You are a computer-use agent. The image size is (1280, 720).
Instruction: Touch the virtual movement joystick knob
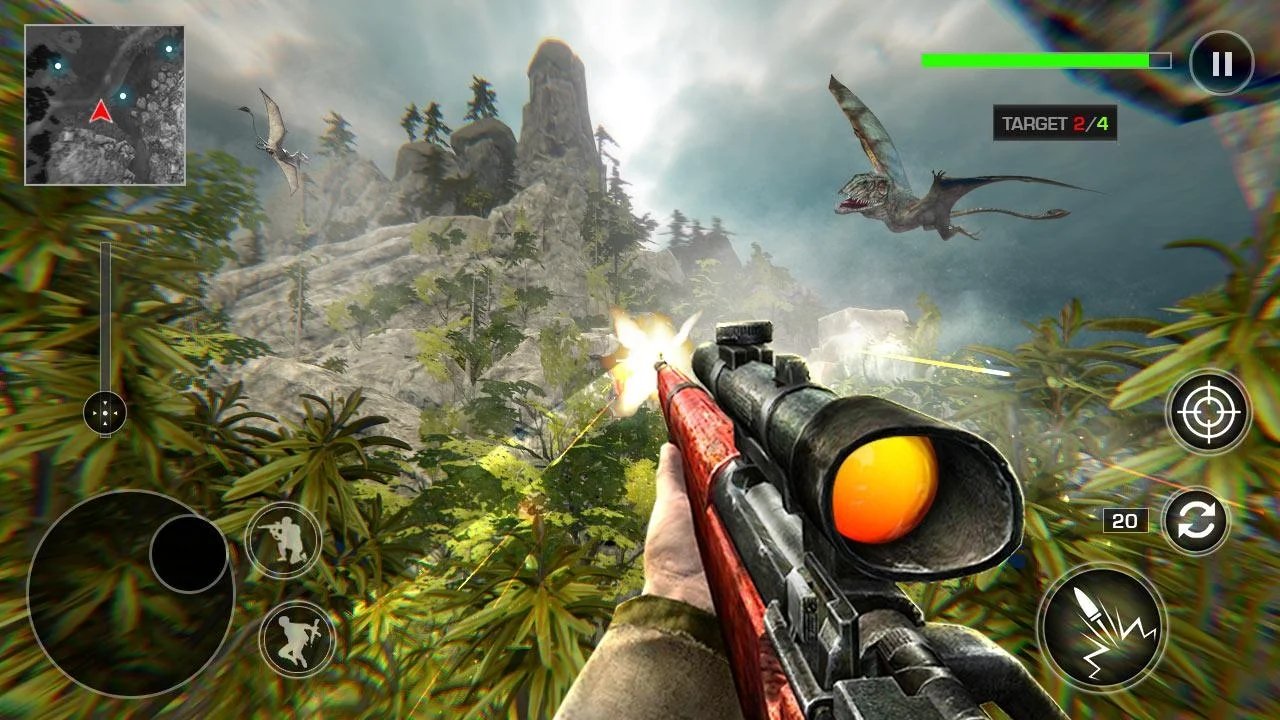coord(189,554)
